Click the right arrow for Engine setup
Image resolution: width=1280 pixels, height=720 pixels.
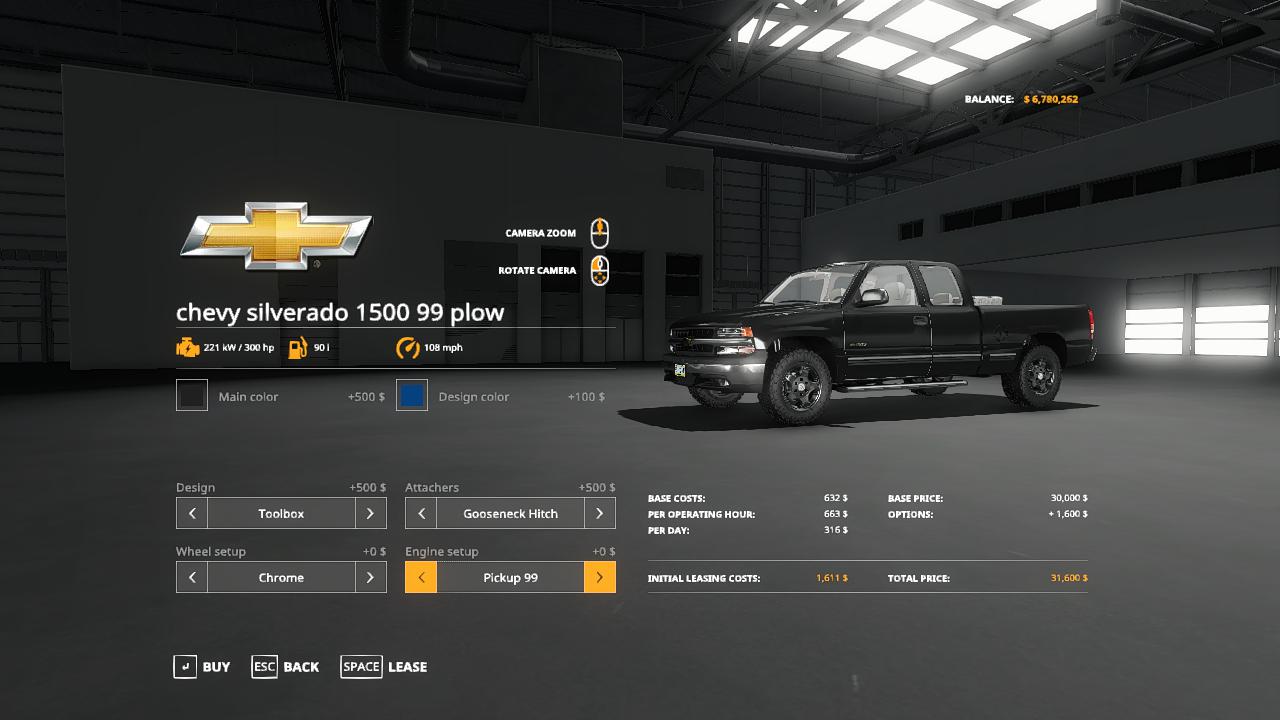point(599,578)
